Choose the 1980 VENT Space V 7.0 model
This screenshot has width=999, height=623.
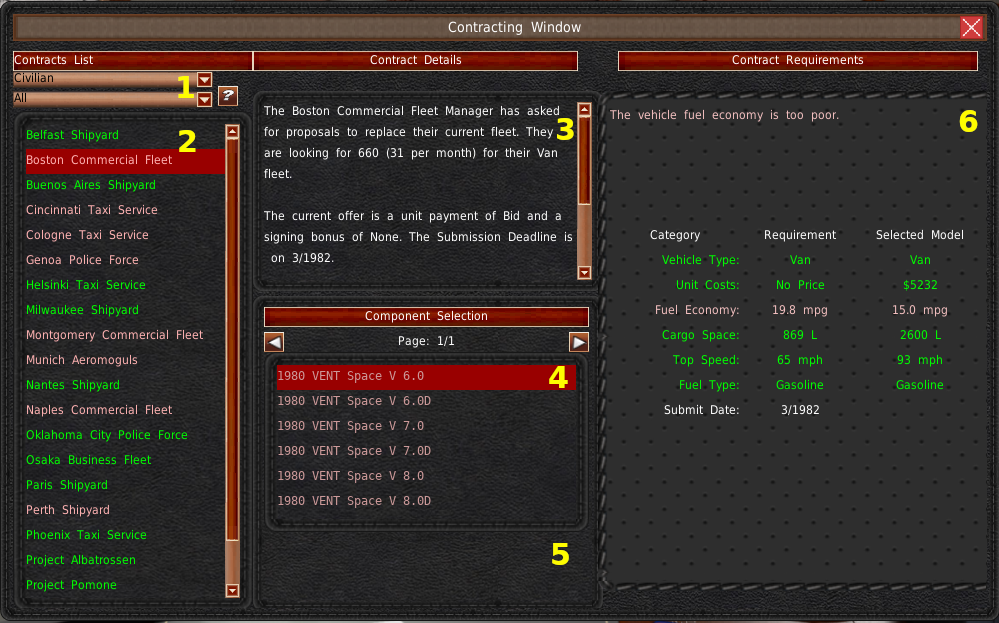click(350, 426)
